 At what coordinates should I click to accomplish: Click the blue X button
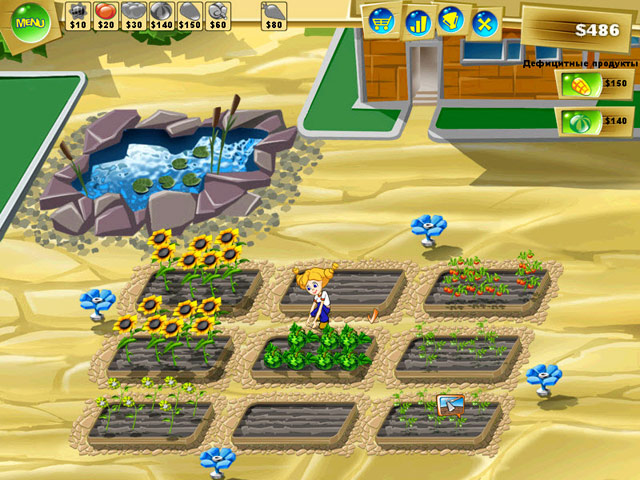tap(485, 21)
